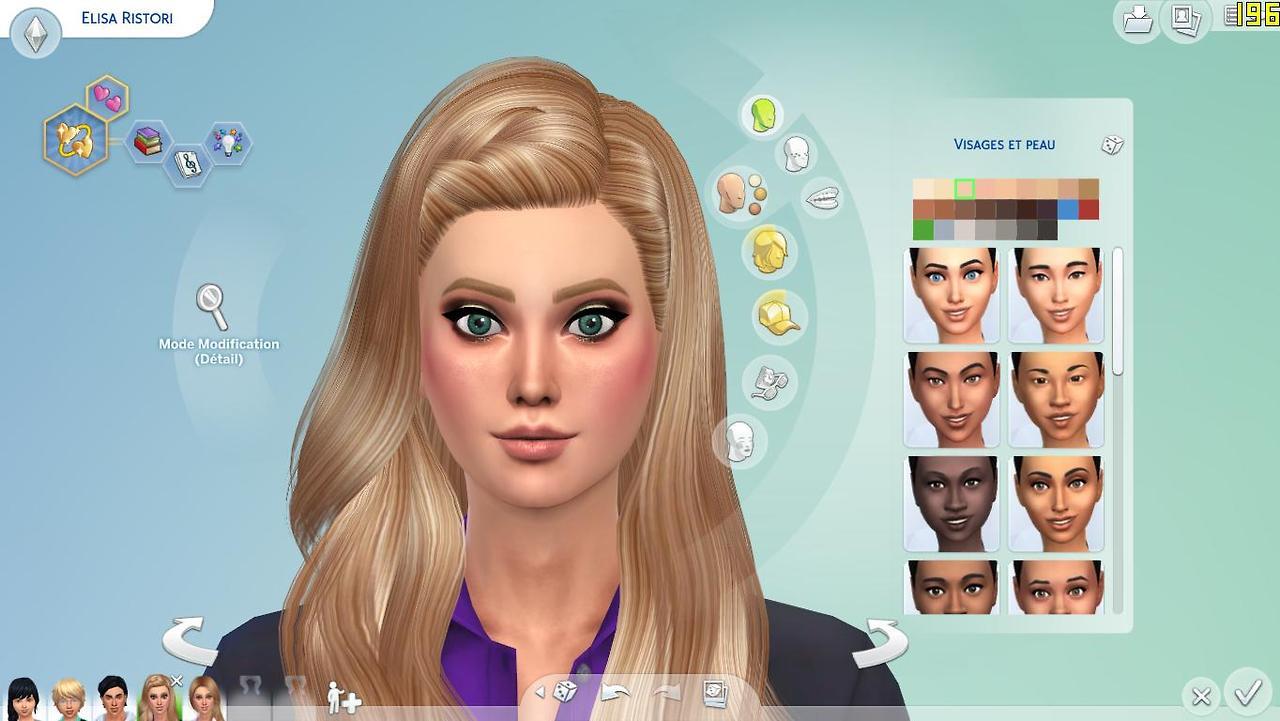Open the hat category with the cap icon
The width and height of the screenshot is (1280, 721).
point(778,316)
